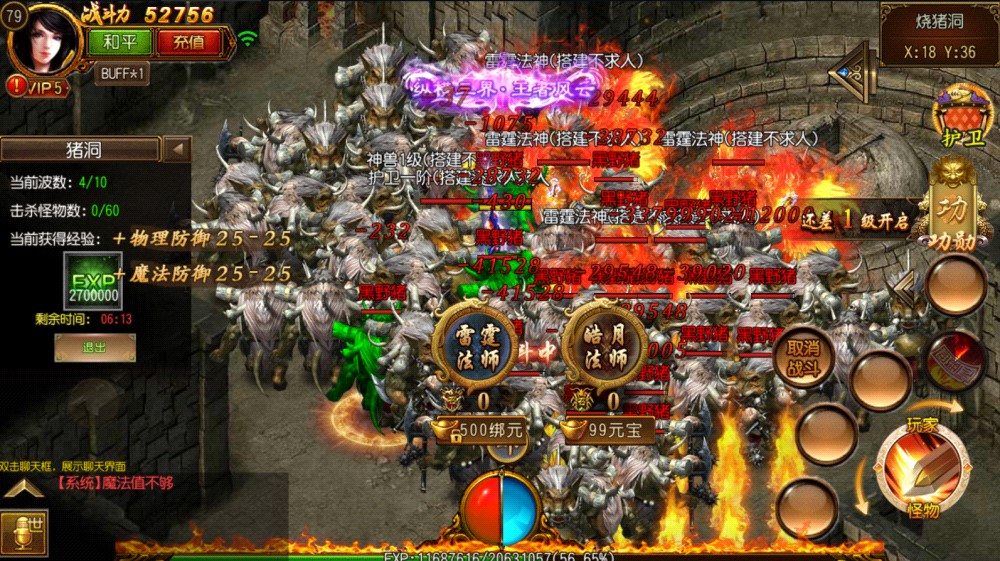Exit the dungeon with 退出 button
This screenshot has width=1000, height=561.
[95, 347]
